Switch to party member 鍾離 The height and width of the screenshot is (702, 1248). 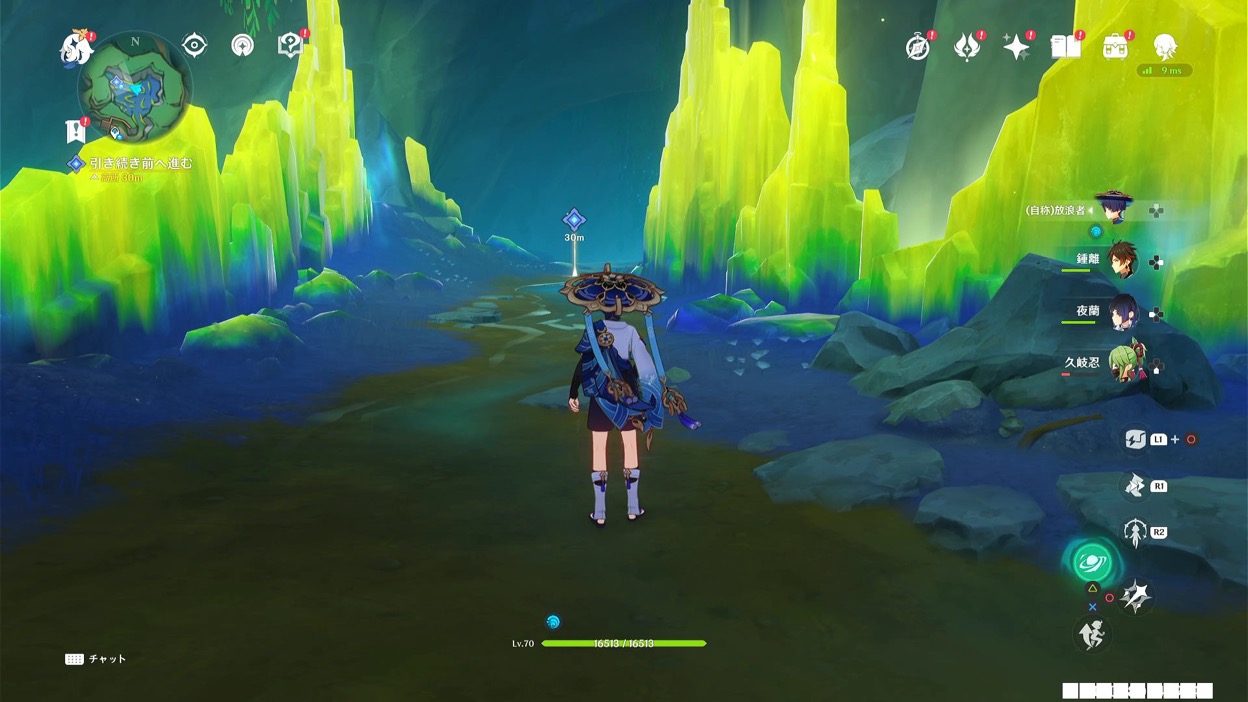click(x=1120, y=260)
